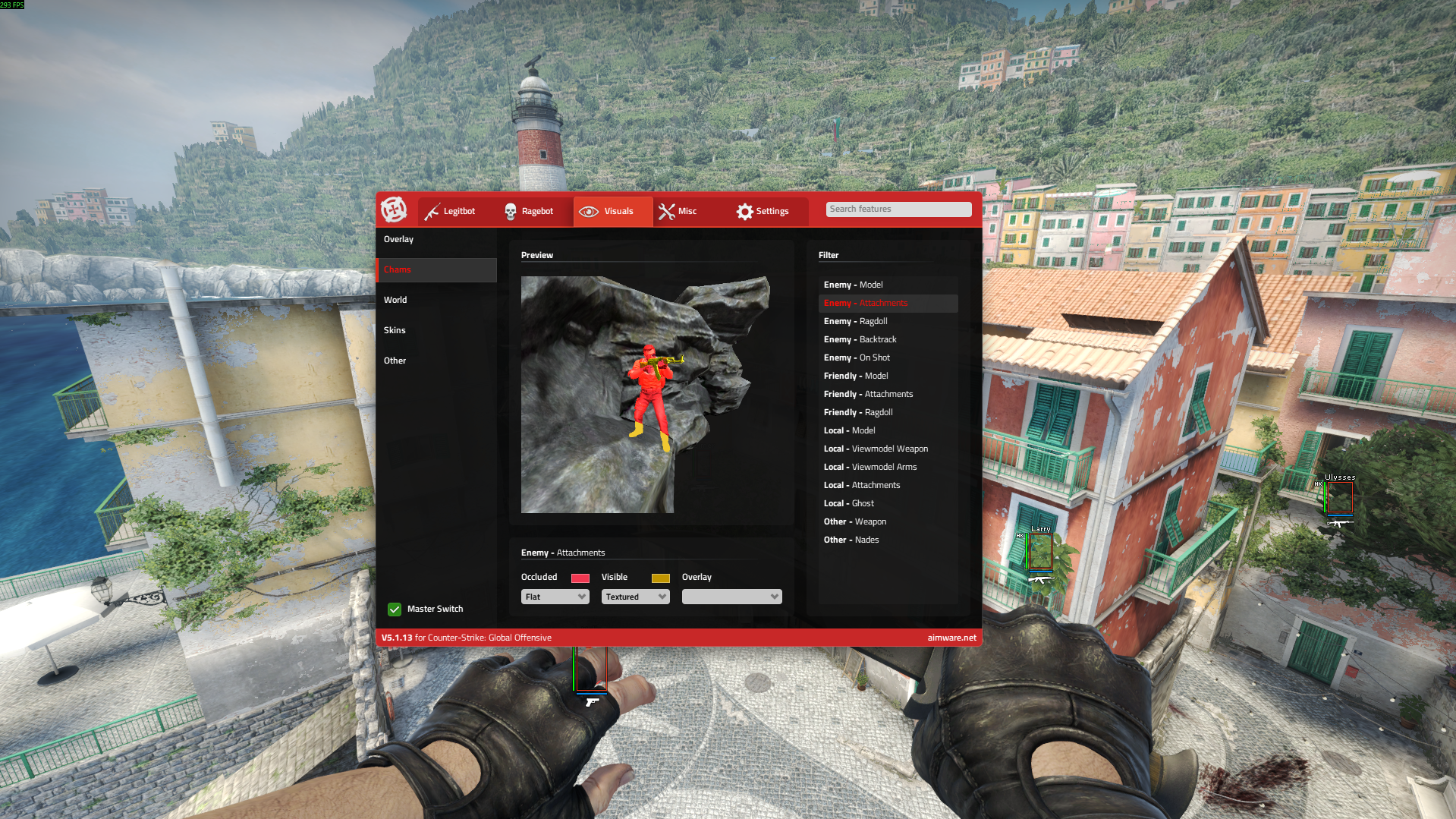1456x819 pixels.
Task: Change the yellow Visible color swatch
Action: 660,578
